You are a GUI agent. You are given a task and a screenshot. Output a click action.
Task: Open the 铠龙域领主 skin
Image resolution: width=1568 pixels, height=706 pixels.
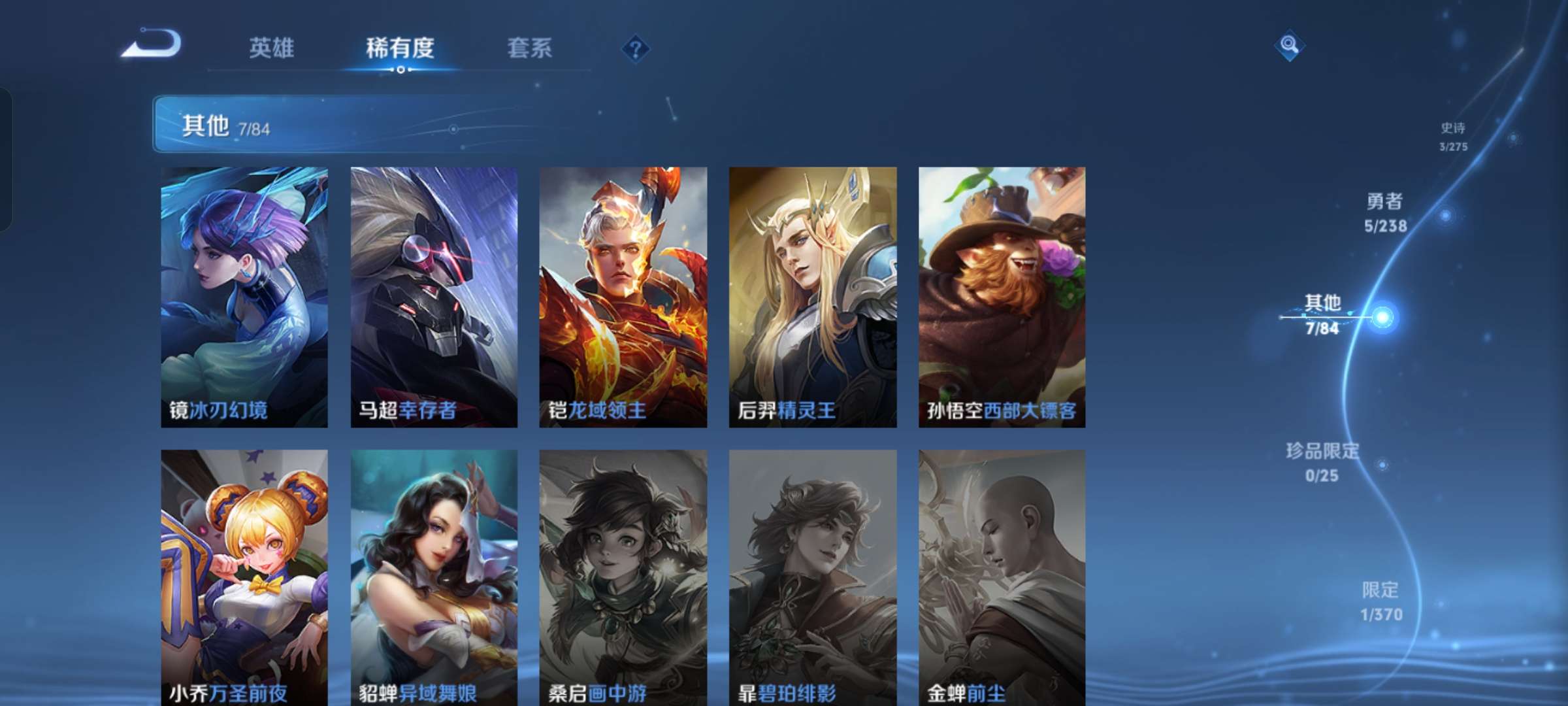pyautogui.click(x=623, y=294)
